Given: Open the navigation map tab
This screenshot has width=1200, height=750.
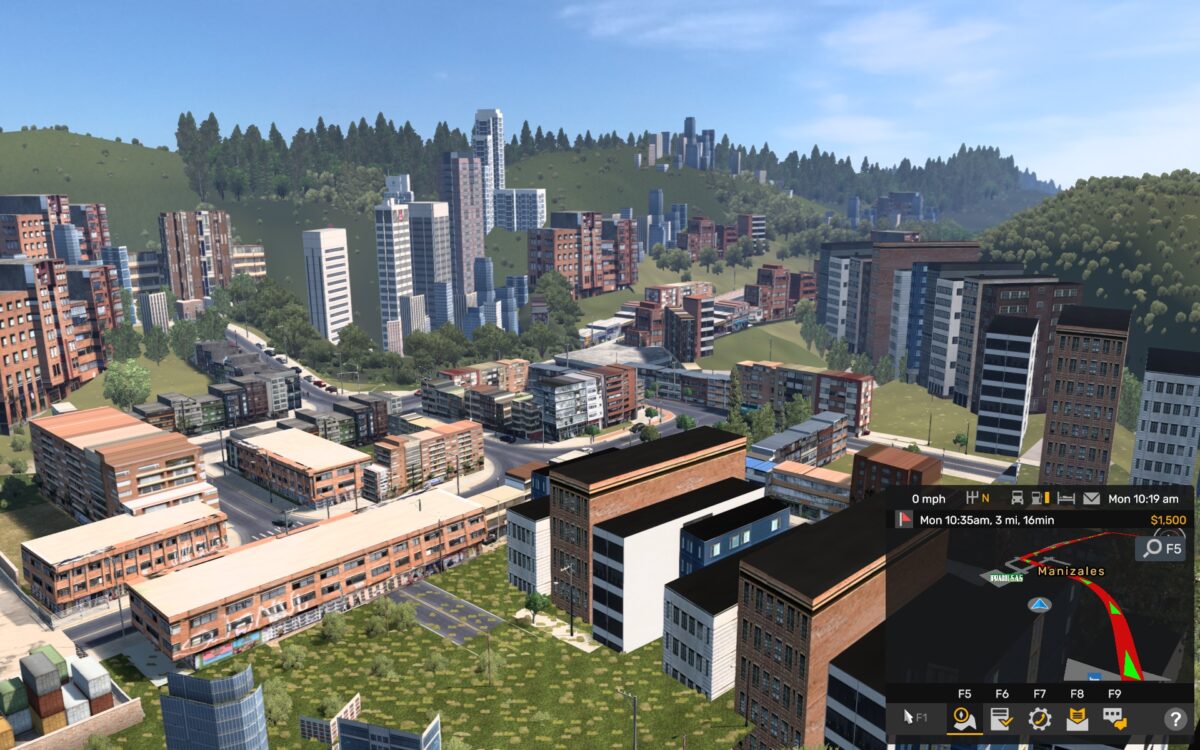Looking at the screenshot, I should [964, 718].
